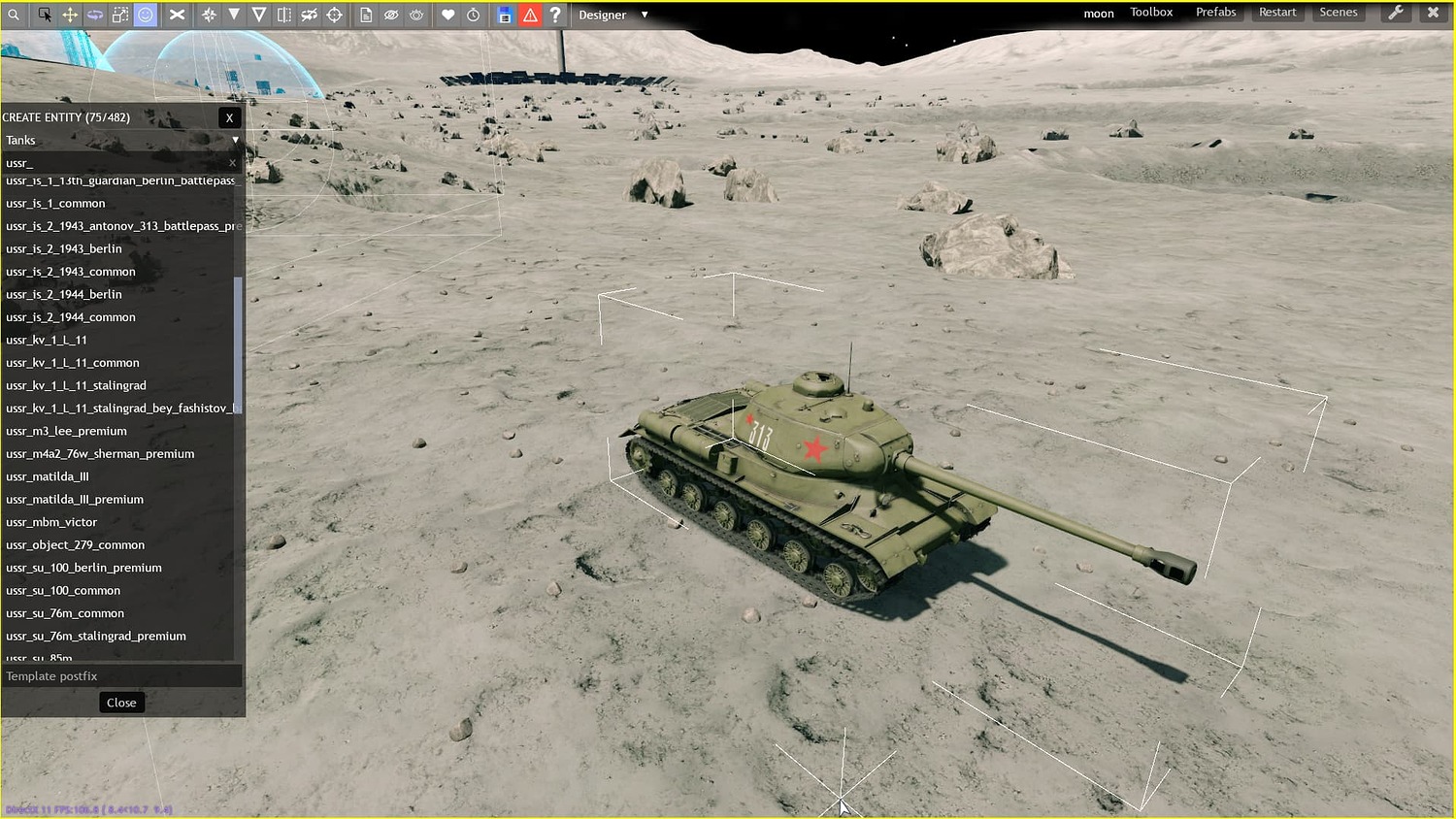This screenshot has height=819, width=1456.
Task: Click the heart icon in the toolbar
Action: click(447, 15)
